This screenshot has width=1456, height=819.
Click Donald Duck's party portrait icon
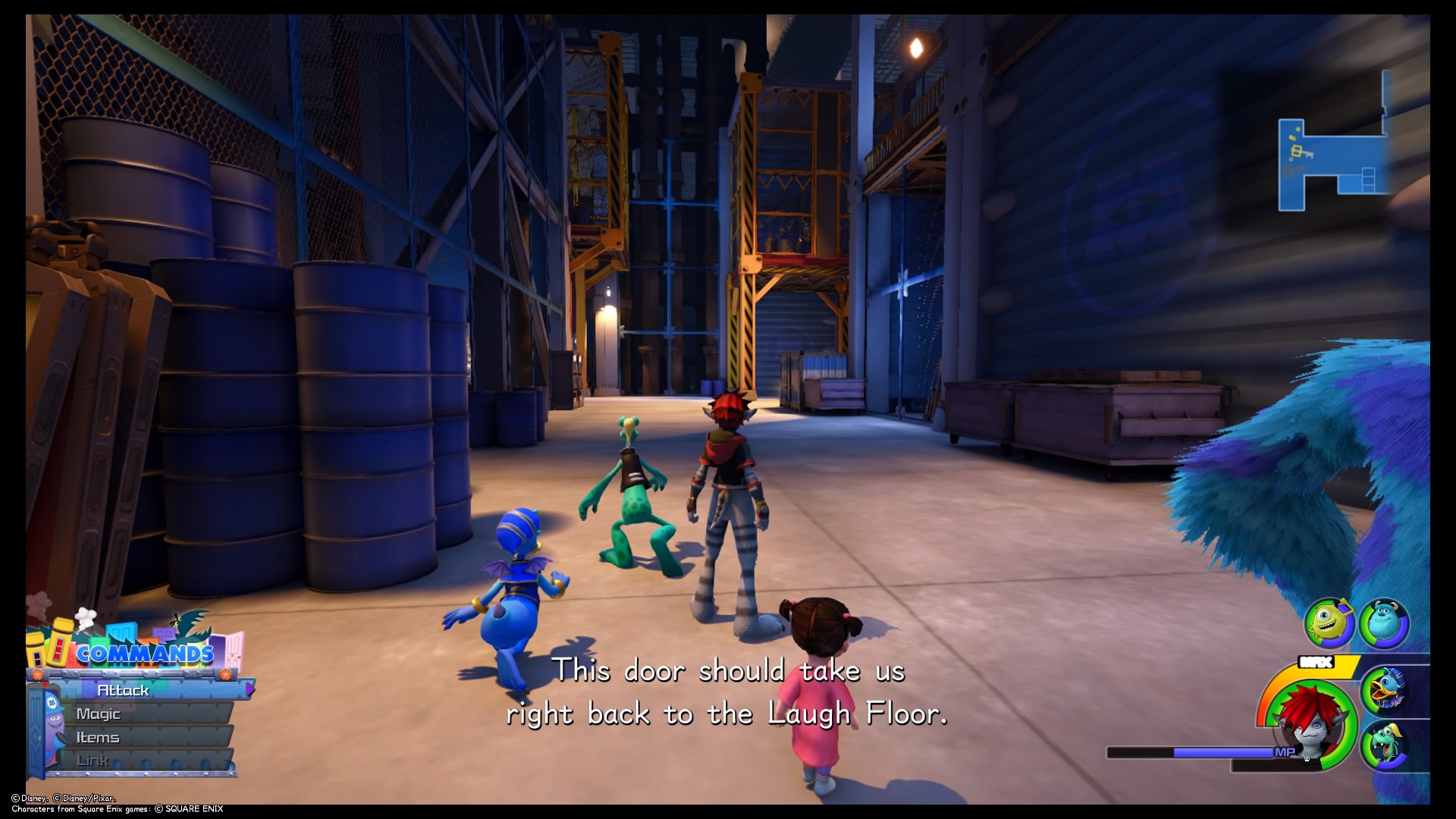click(1386, 689)
